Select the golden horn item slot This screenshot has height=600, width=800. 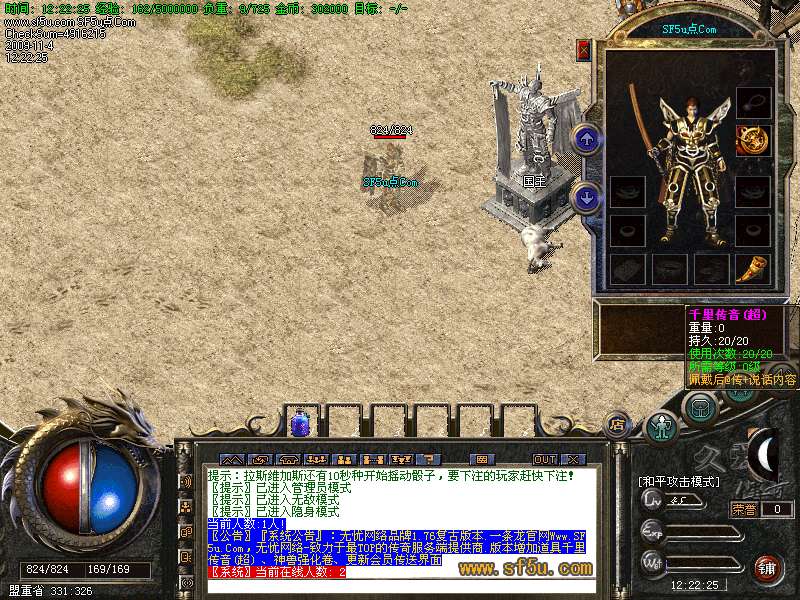coord(752,268)
